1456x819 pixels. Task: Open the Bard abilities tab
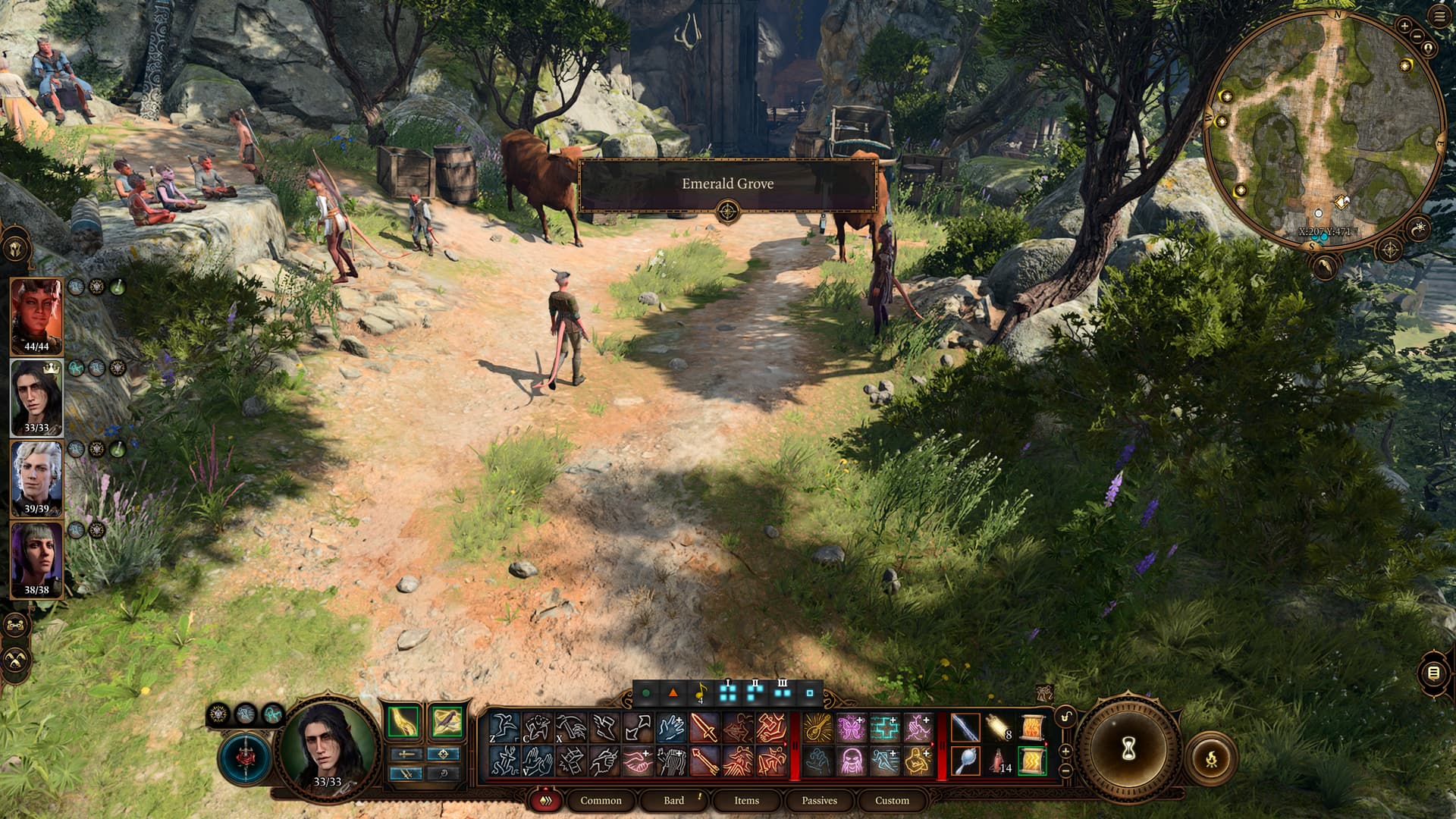coord(673,800)
